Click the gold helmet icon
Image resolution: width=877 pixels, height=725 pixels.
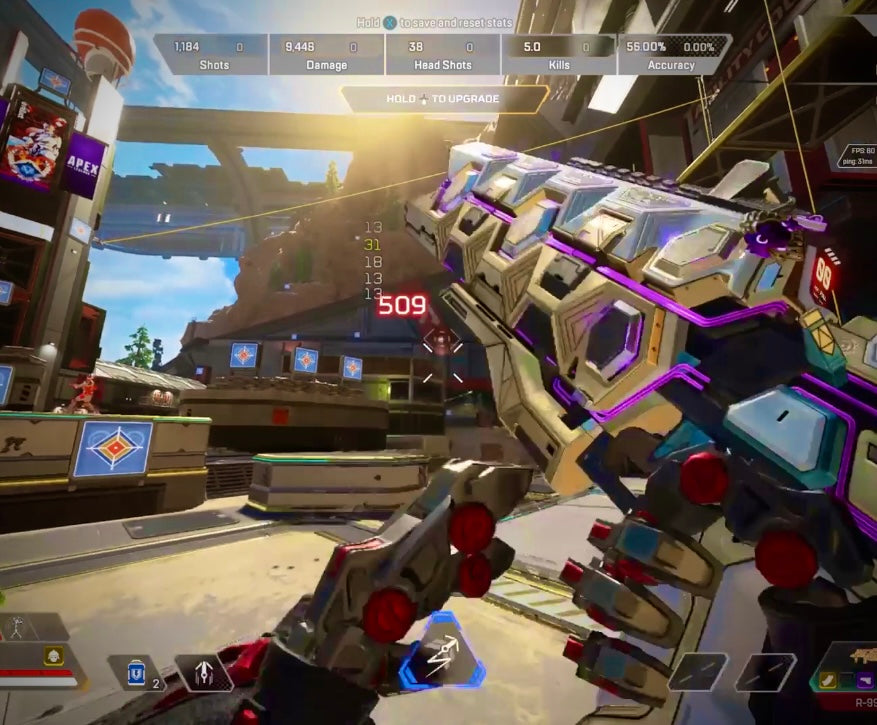[x=53, y=656]
